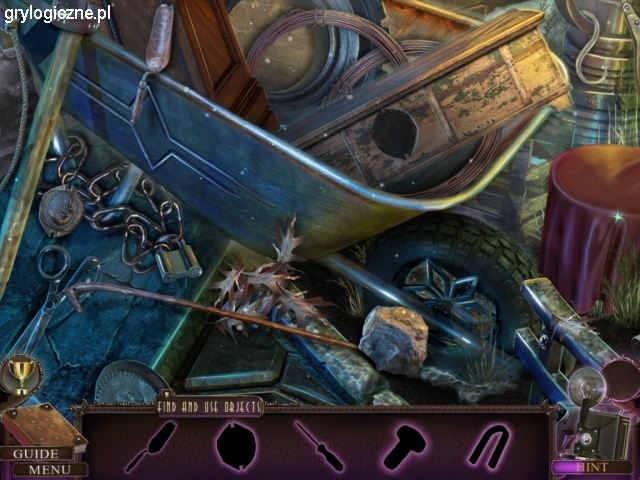This screenshot has width=640, height=480.
Task: Pick the mallet silhouette slot
Action: pos(404,446)
